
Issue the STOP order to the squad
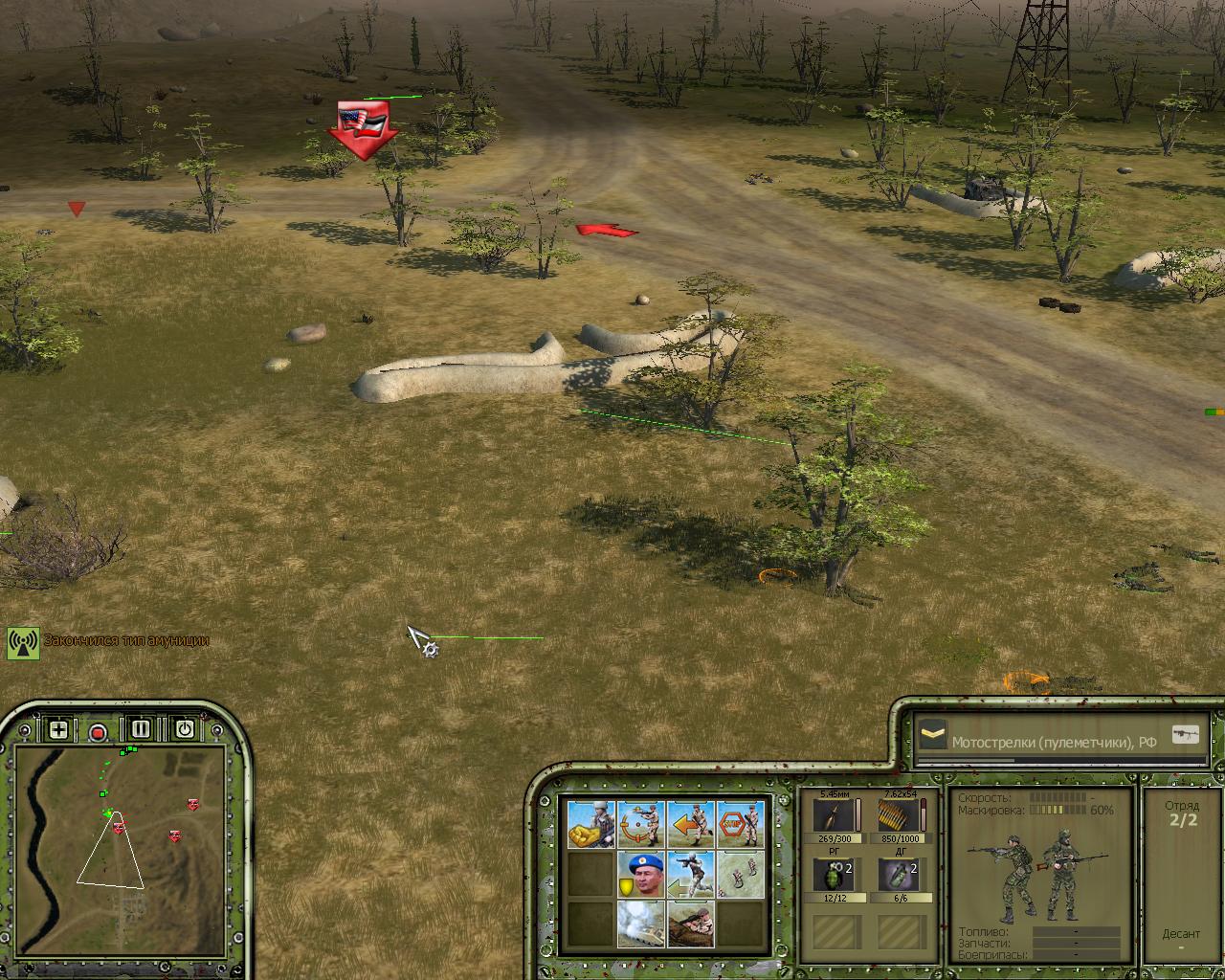(x=740, y=824)
